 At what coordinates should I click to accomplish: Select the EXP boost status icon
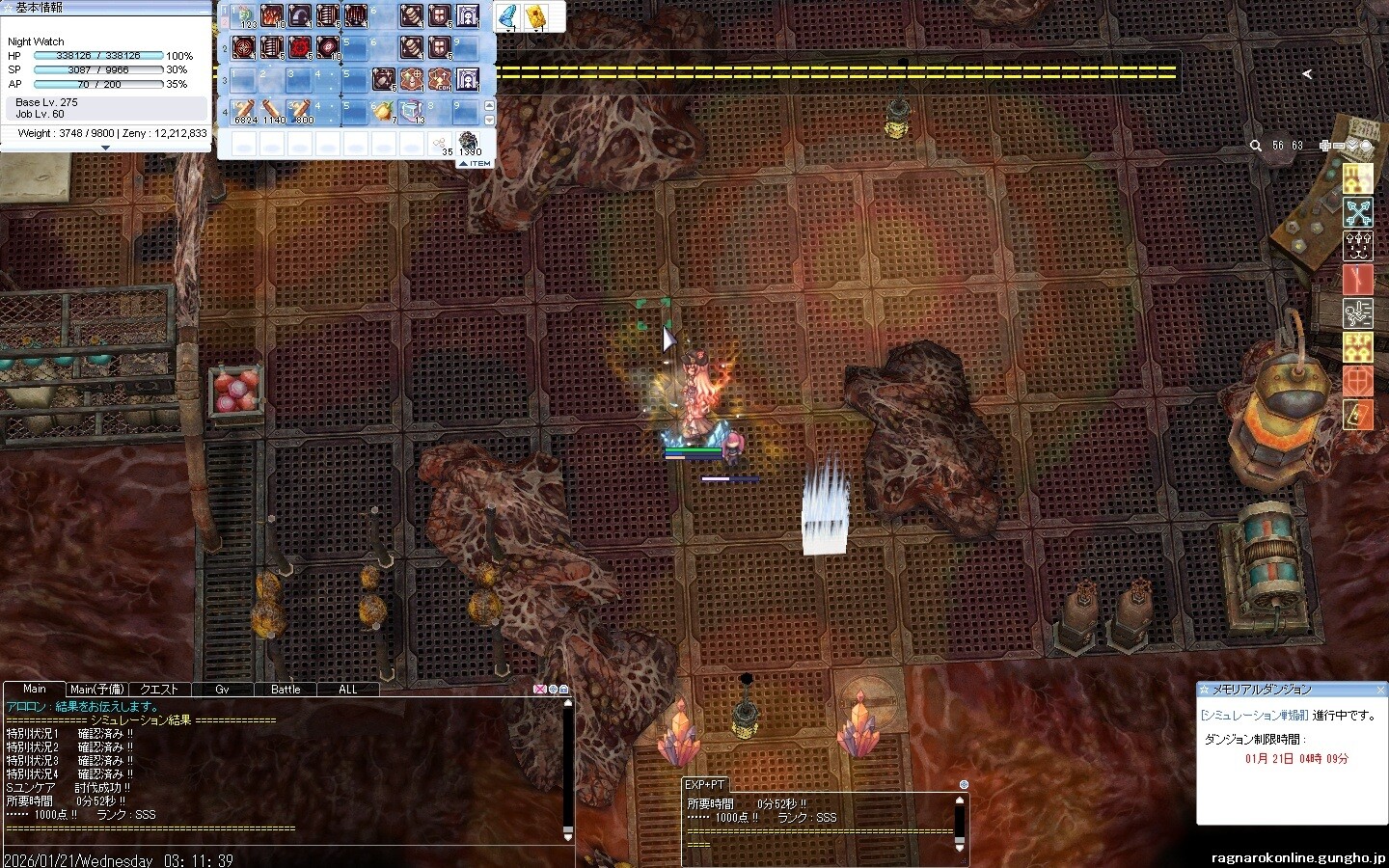click(x=1358, y=347)
